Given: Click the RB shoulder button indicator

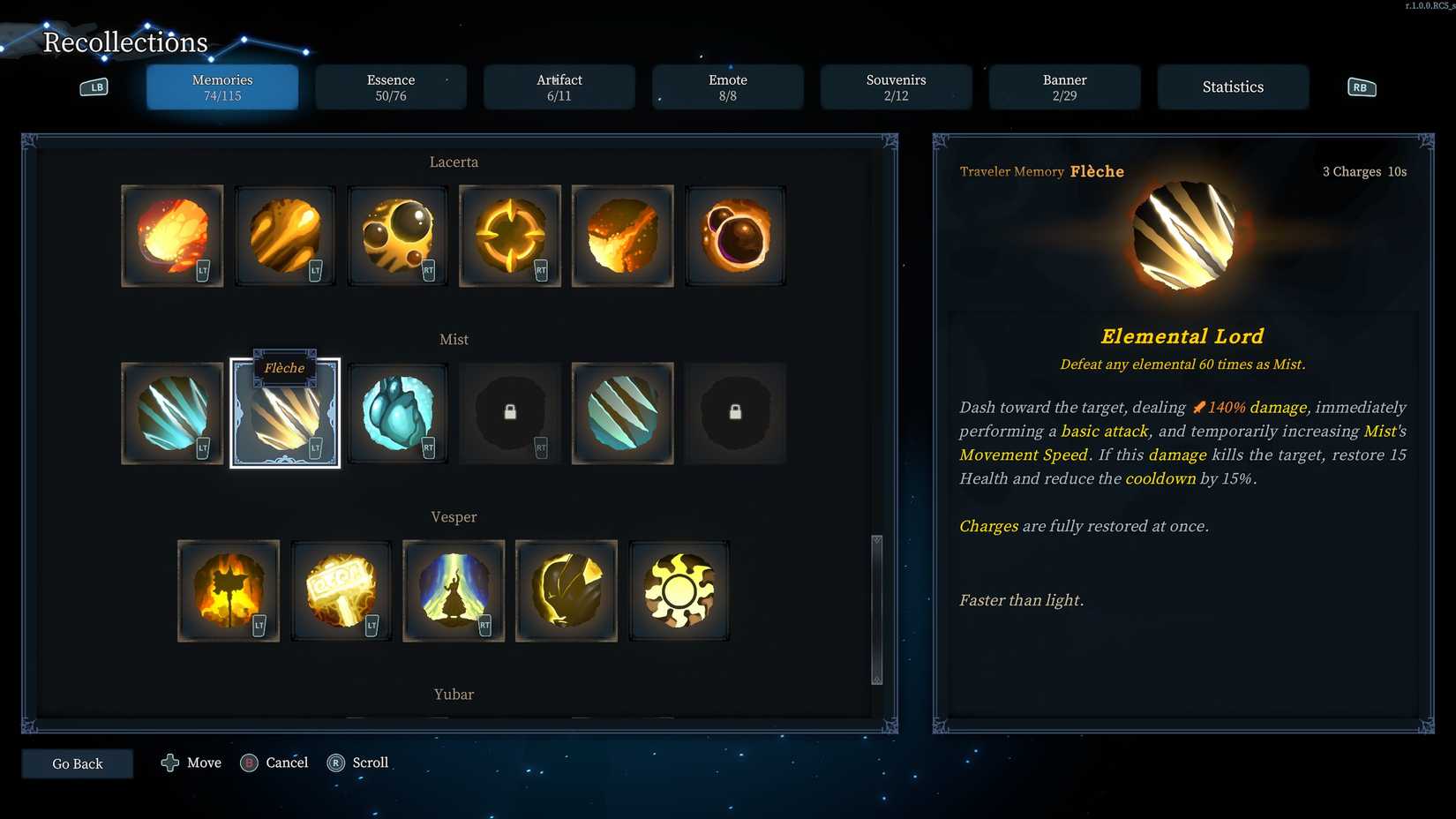Looking at the screenshot, I should click(1360, 86).
